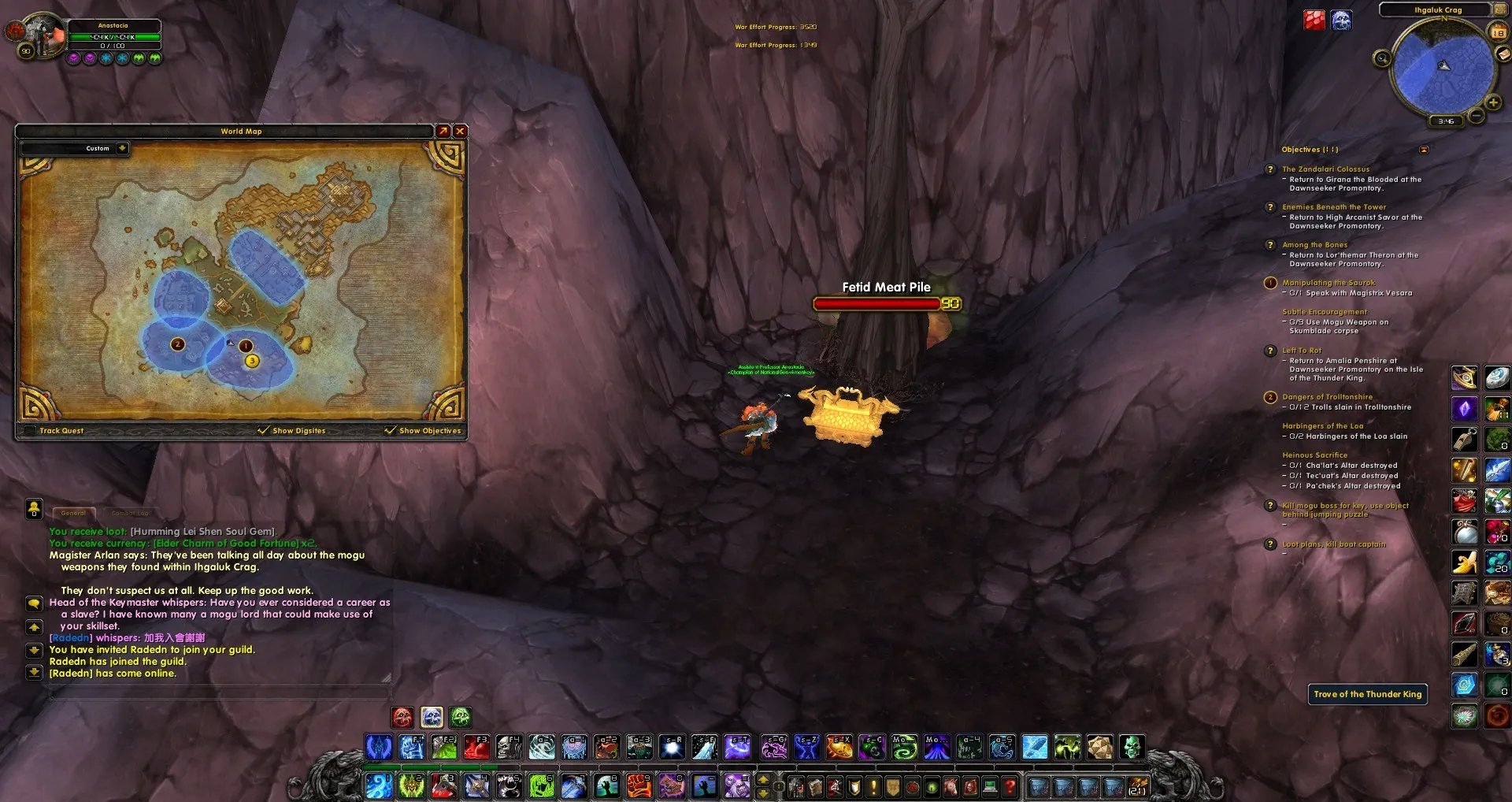Maximize the World Map window
The width and height of the screenshot is (1512, 802).
click(x=443, y=132)
